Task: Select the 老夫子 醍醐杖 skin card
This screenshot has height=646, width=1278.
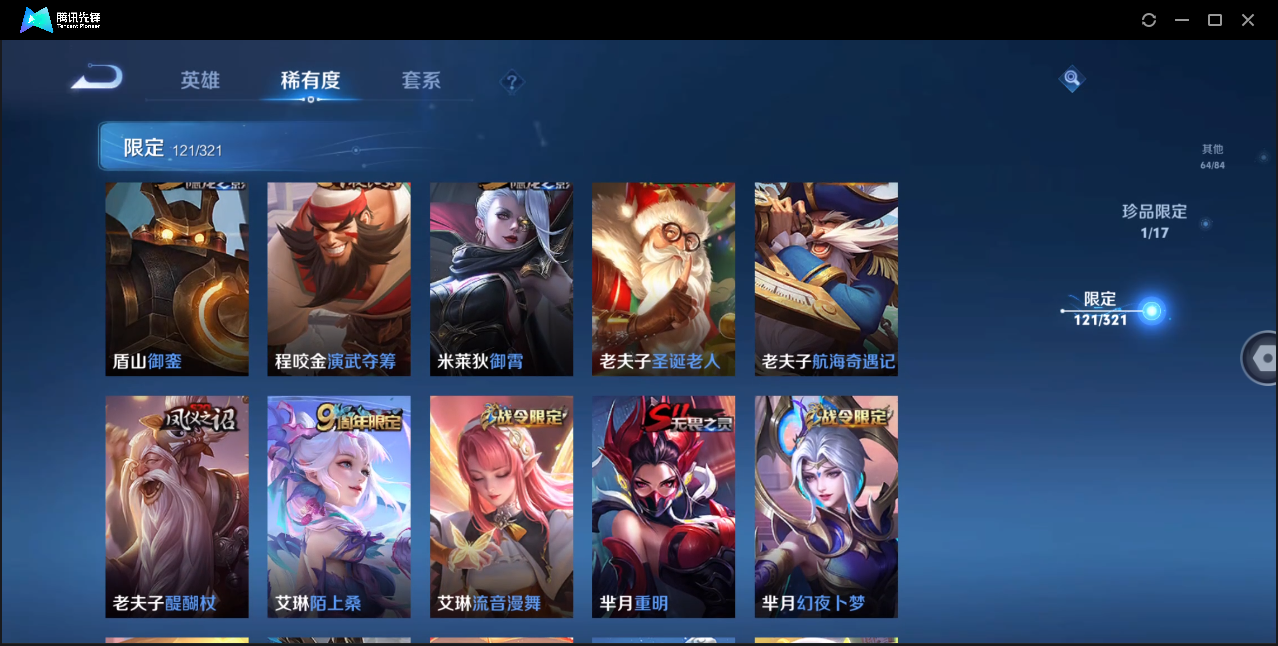Action: (177, 506)
